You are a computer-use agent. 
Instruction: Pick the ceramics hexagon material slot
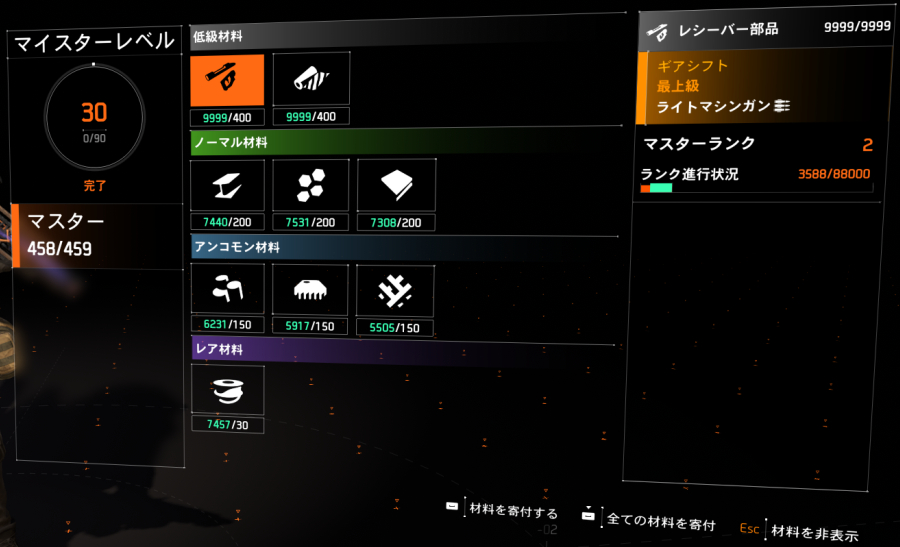click(311, 185)
